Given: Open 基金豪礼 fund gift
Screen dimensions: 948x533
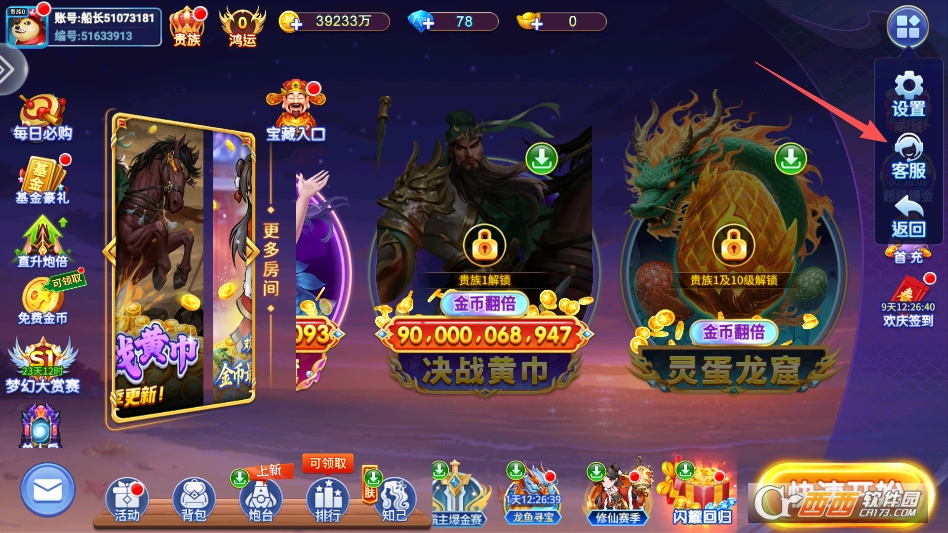Looking at the screenshot, I should (42, 180).
